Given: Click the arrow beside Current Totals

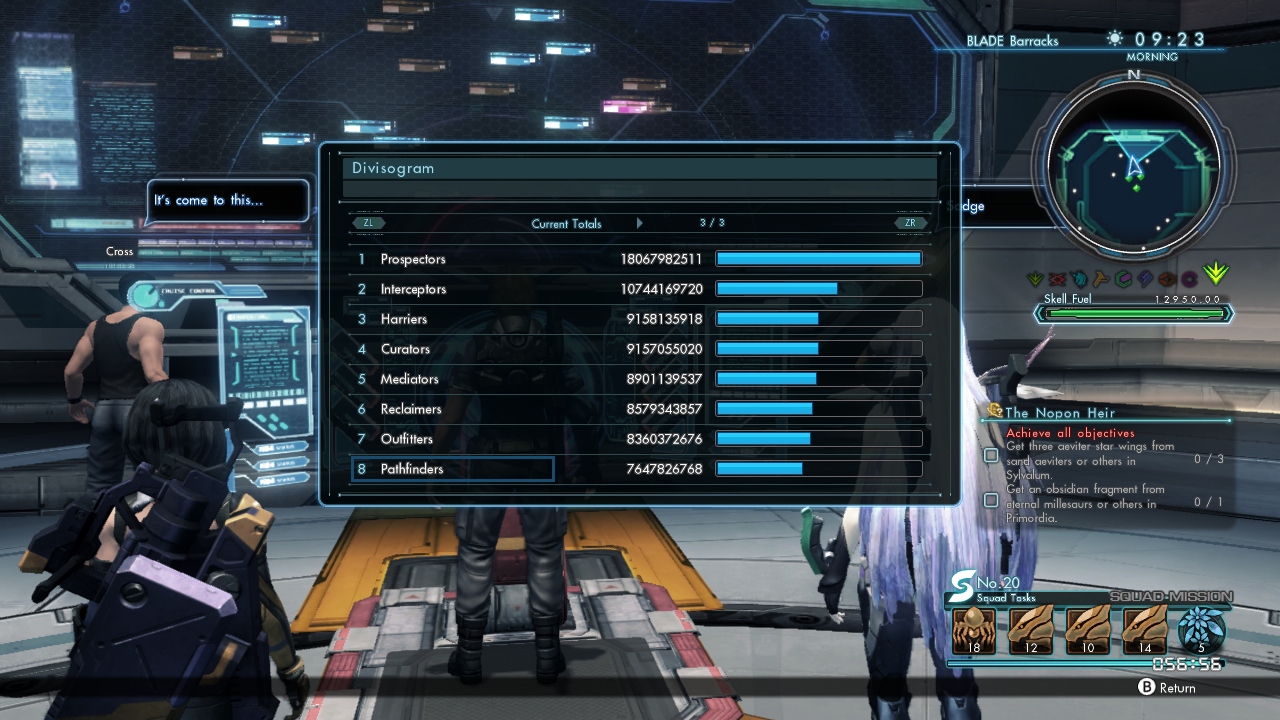Looking at the screenshot, I should (x=640, y=223).
